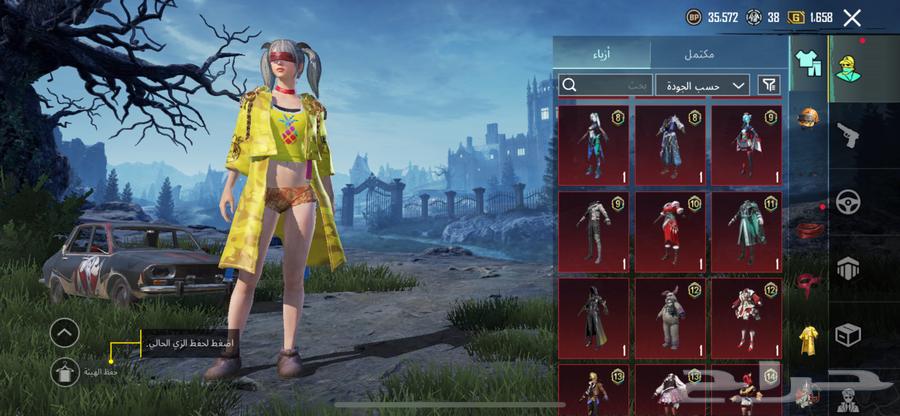Open the حسب الجودة sort dropdown
The height and width of the screenshot is (416, 900).
pyautogui.click(x=704, y=85)
